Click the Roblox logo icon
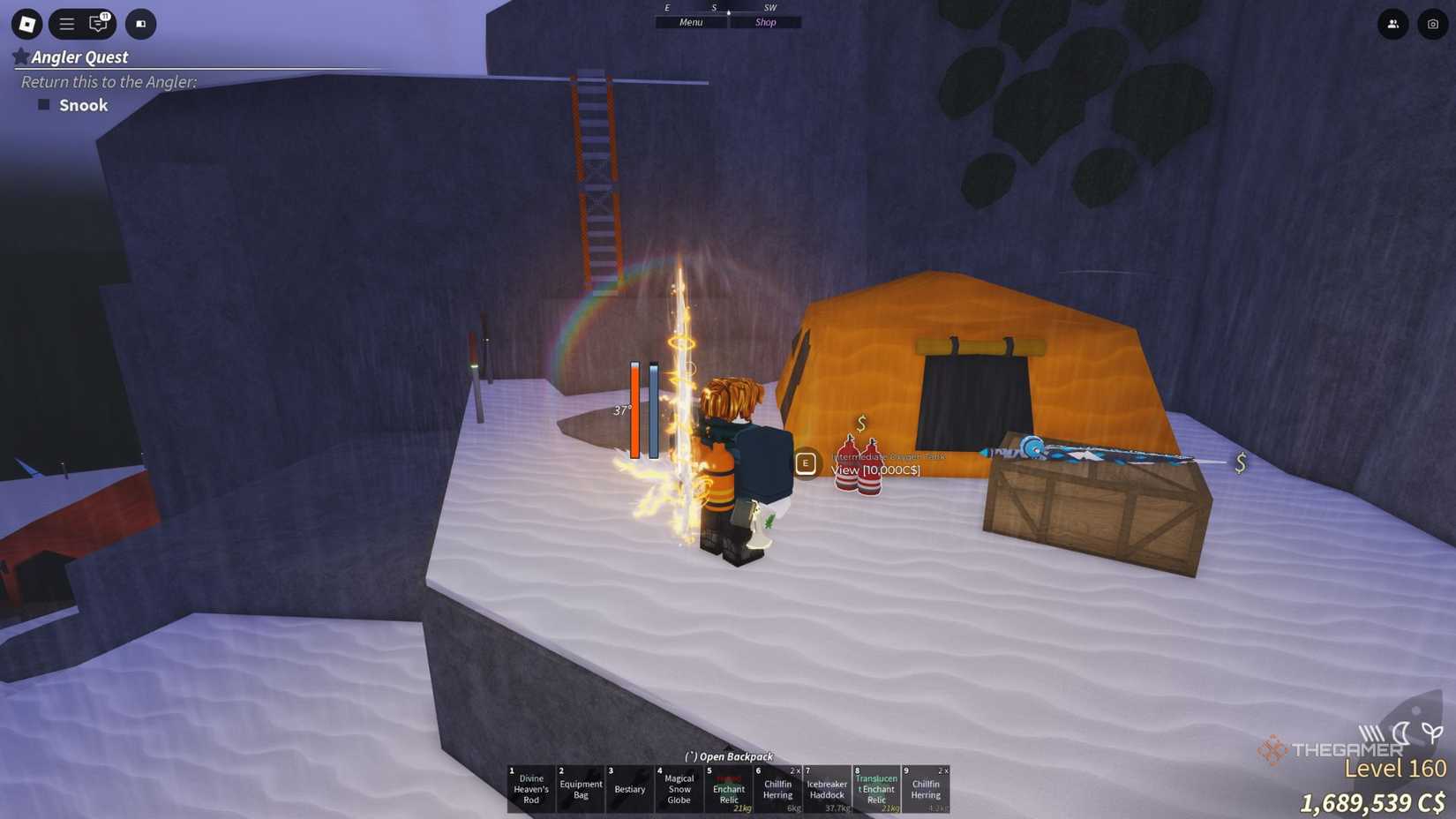 click(x=26, y=24)
